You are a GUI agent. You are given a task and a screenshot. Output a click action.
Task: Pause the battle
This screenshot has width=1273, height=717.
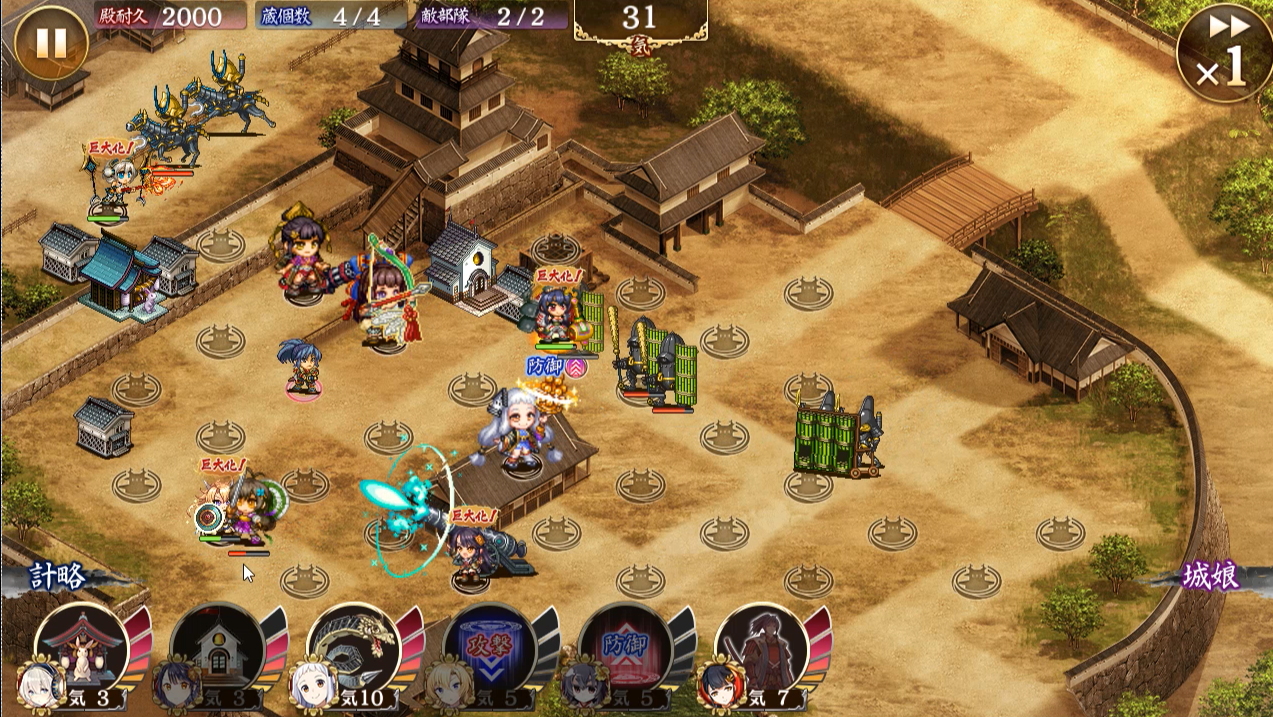tap(51, 44)
